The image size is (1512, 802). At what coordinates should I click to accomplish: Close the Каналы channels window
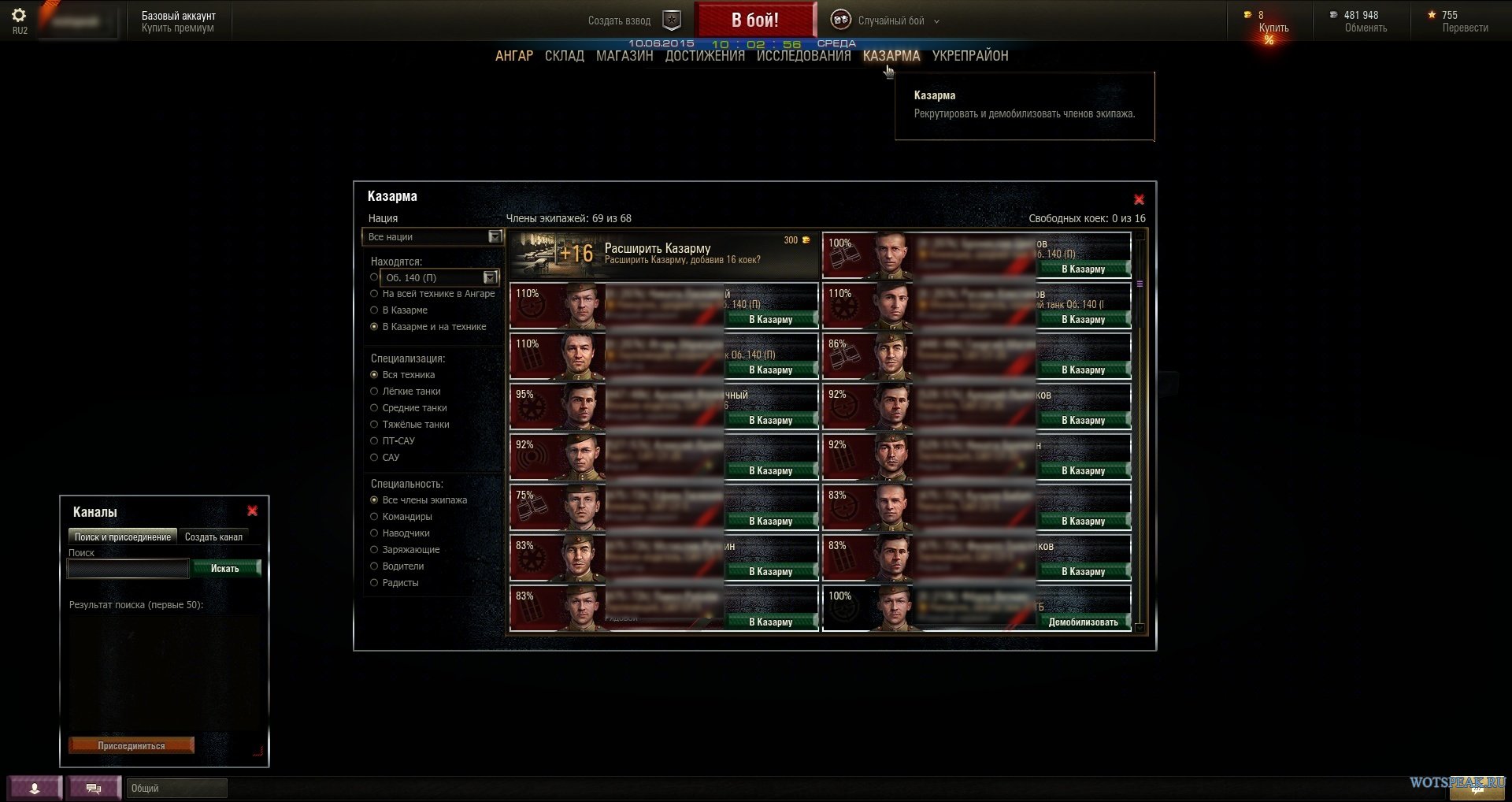point(252,511)
